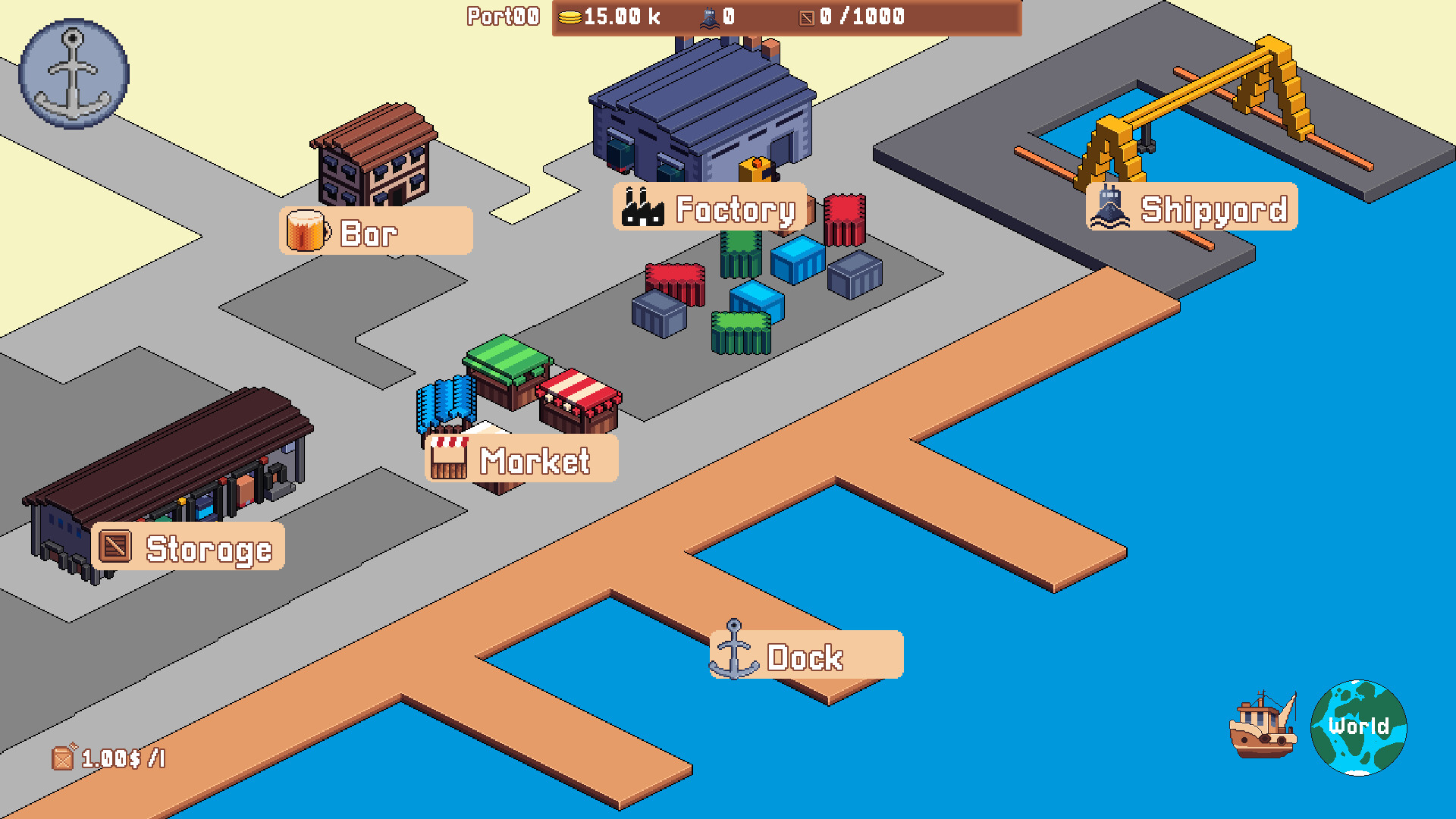Select the ship icon next to Shipyard label

1109,207
